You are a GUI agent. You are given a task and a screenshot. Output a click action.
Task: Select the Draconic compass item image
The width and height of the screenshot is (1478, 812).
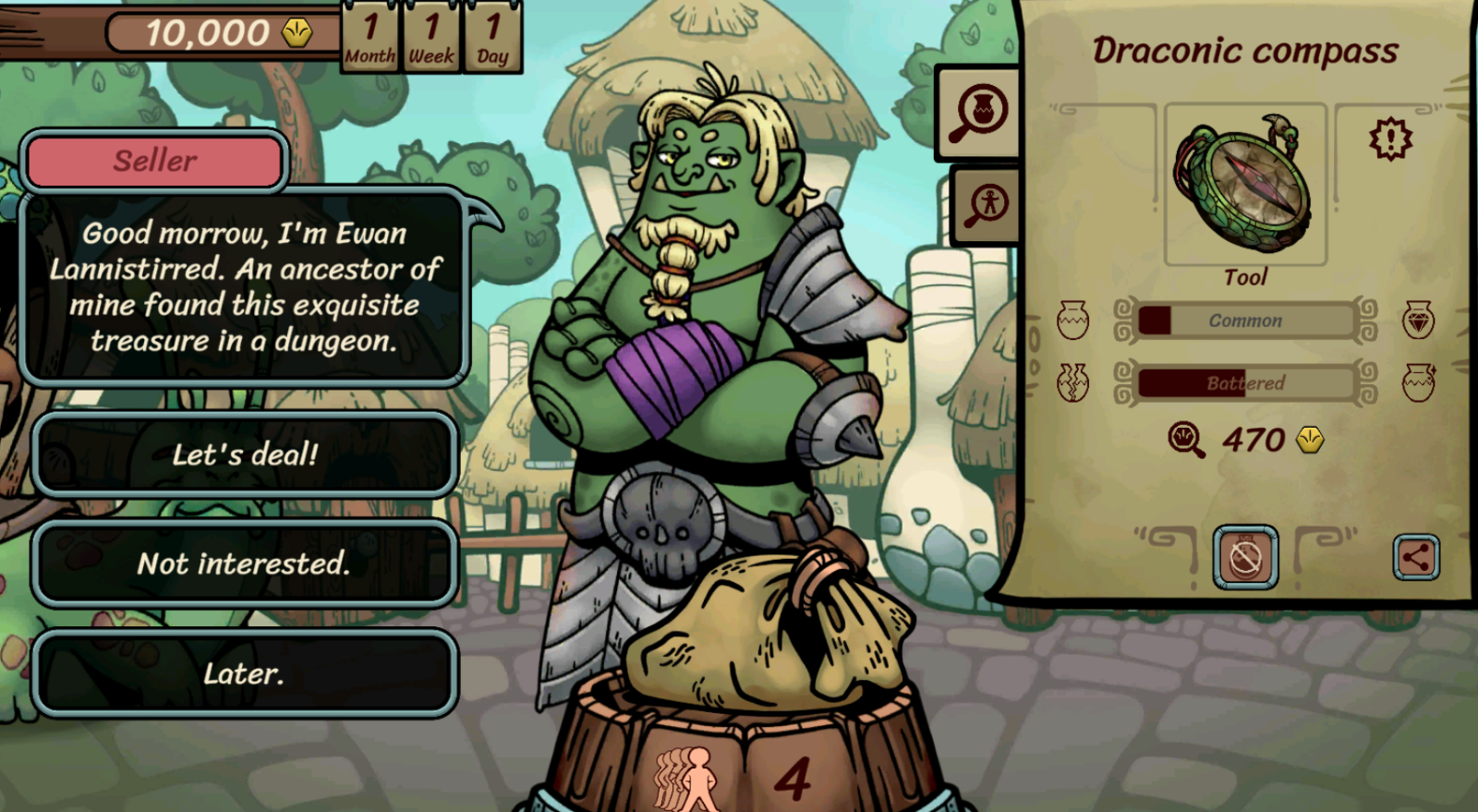click(1245, 185)
